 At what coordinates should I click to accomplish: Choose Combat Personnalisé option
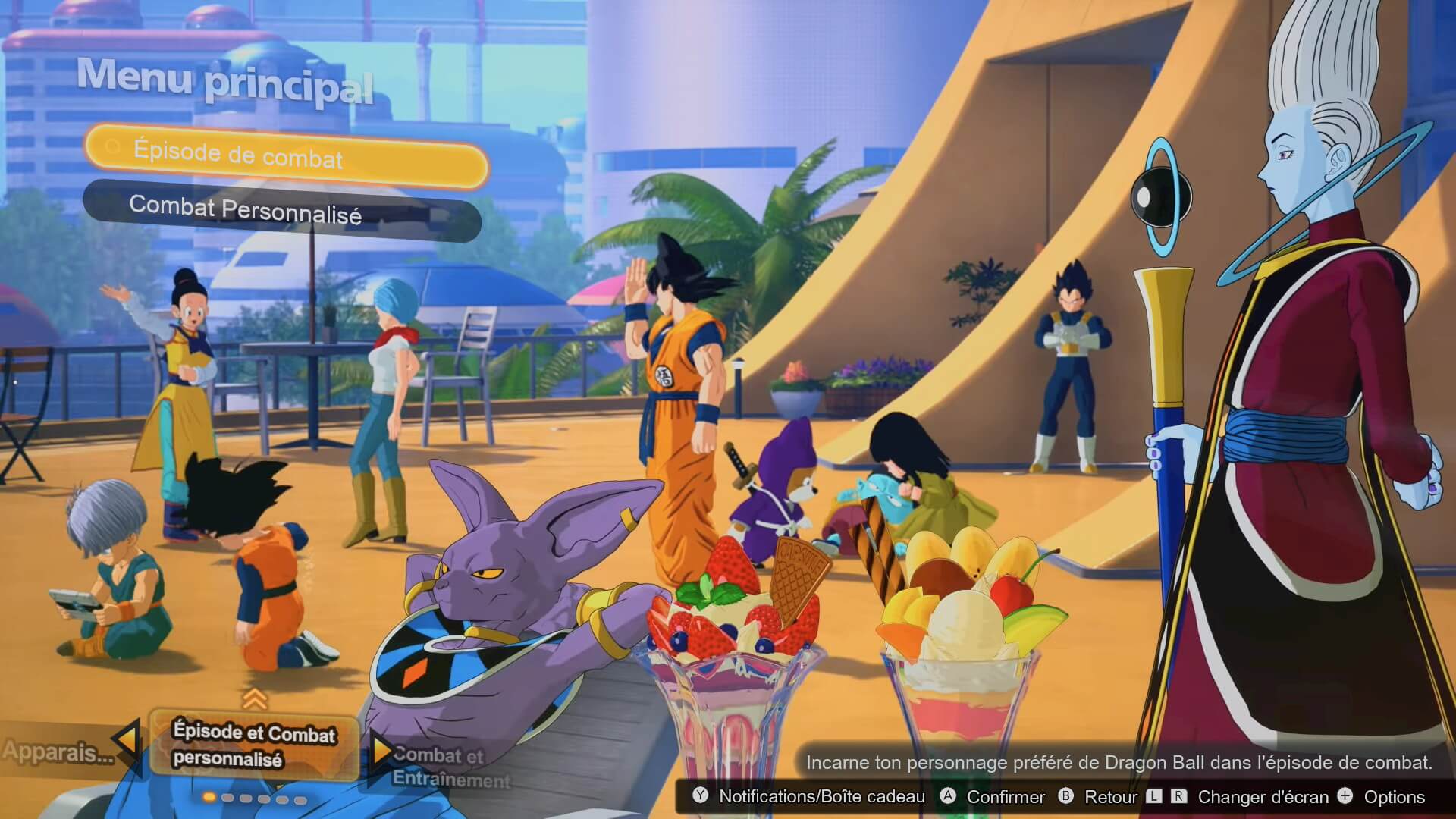[281, 210]
